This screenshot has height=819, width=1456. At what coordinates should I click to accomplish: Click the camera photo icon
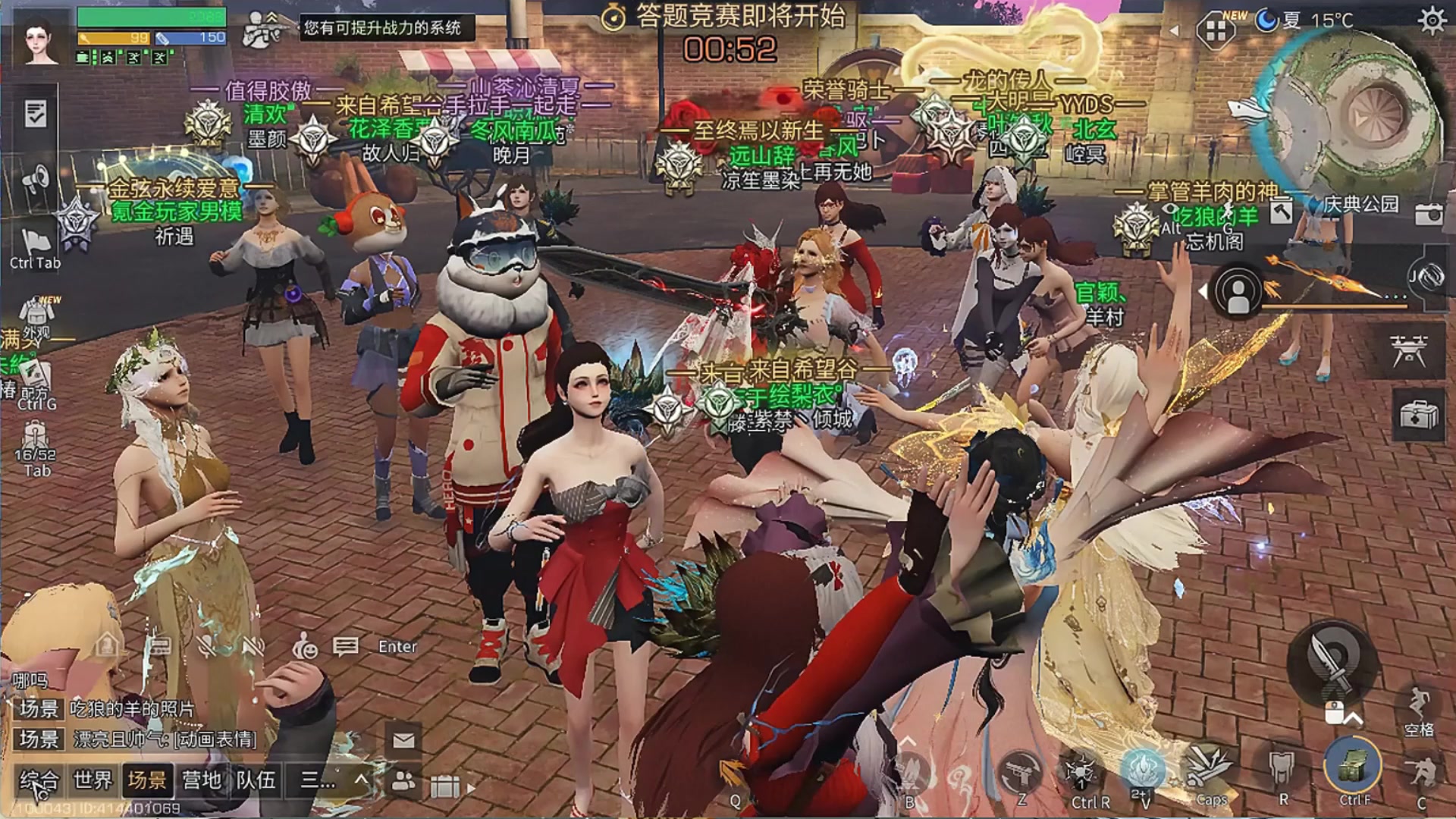[x=1428, y=215]
